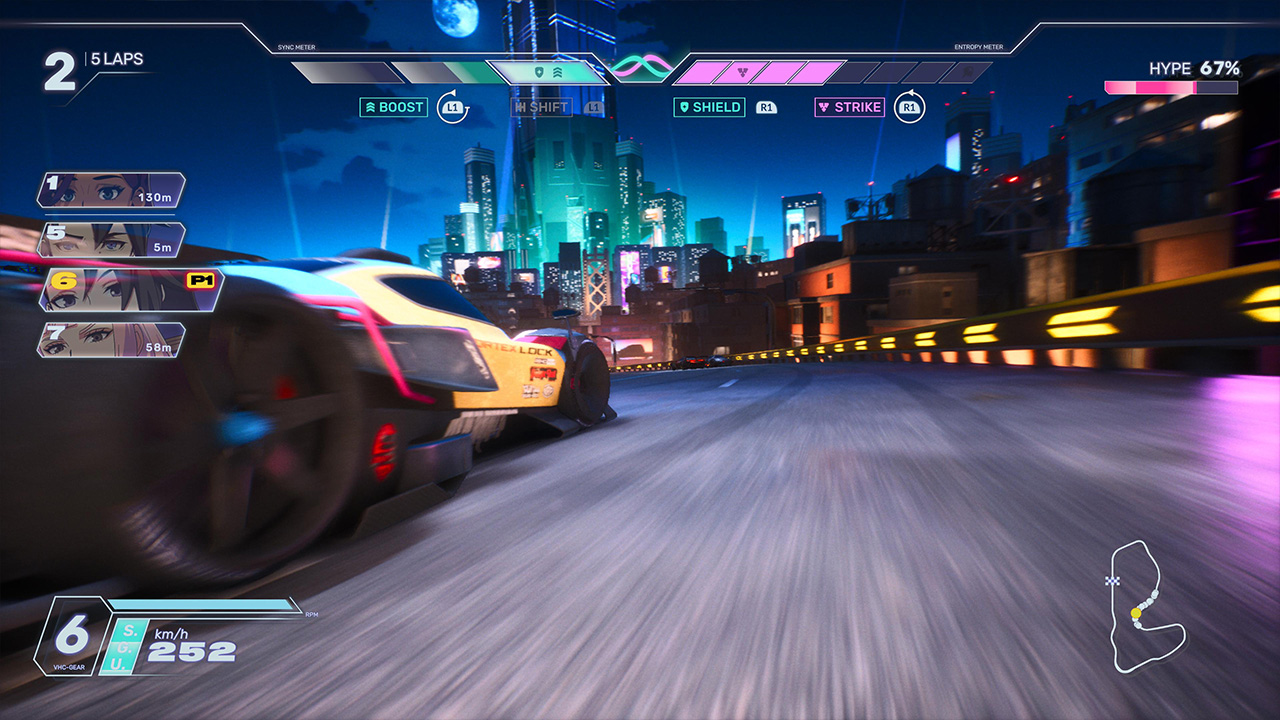Pick the 7th place racer portrait

pyautogui.click(x=111, y=340)
